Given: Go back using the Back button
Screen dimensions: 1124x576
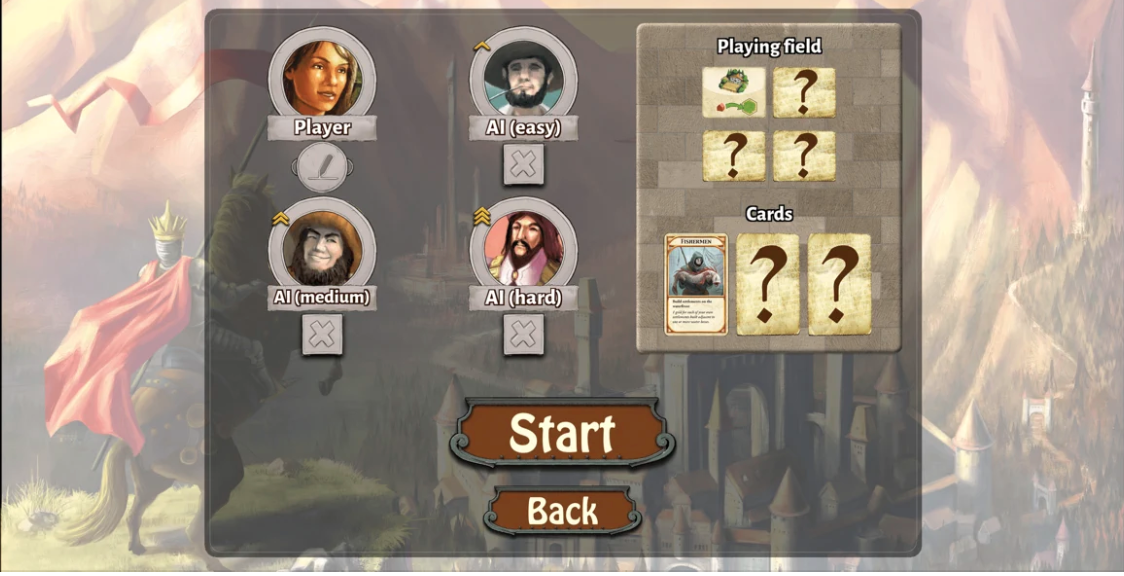Looking at the screenshot, I should click(x=562, y=511).
